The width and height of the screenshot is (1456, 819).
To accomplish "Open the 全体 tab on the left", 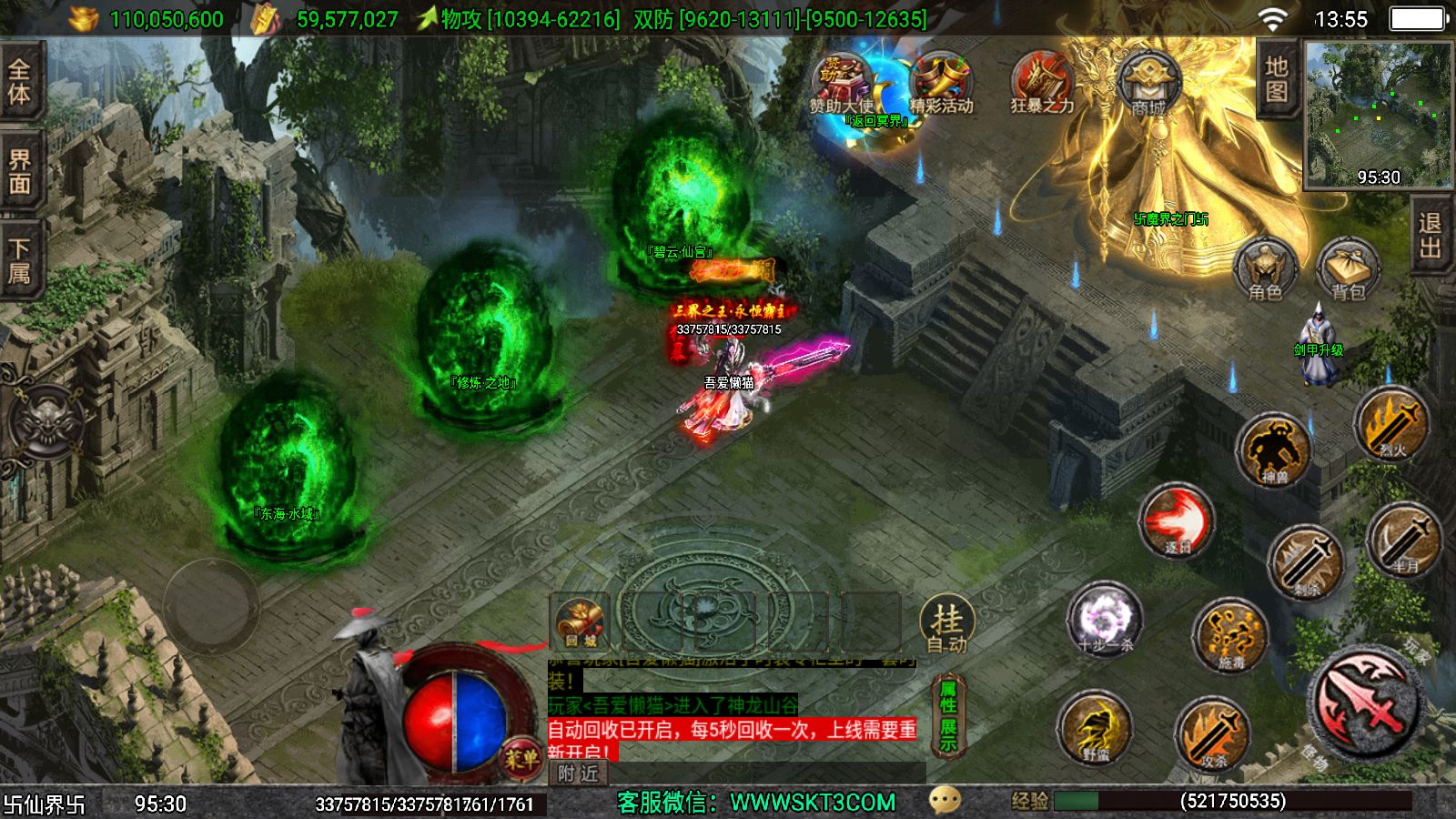I will 20,81.
